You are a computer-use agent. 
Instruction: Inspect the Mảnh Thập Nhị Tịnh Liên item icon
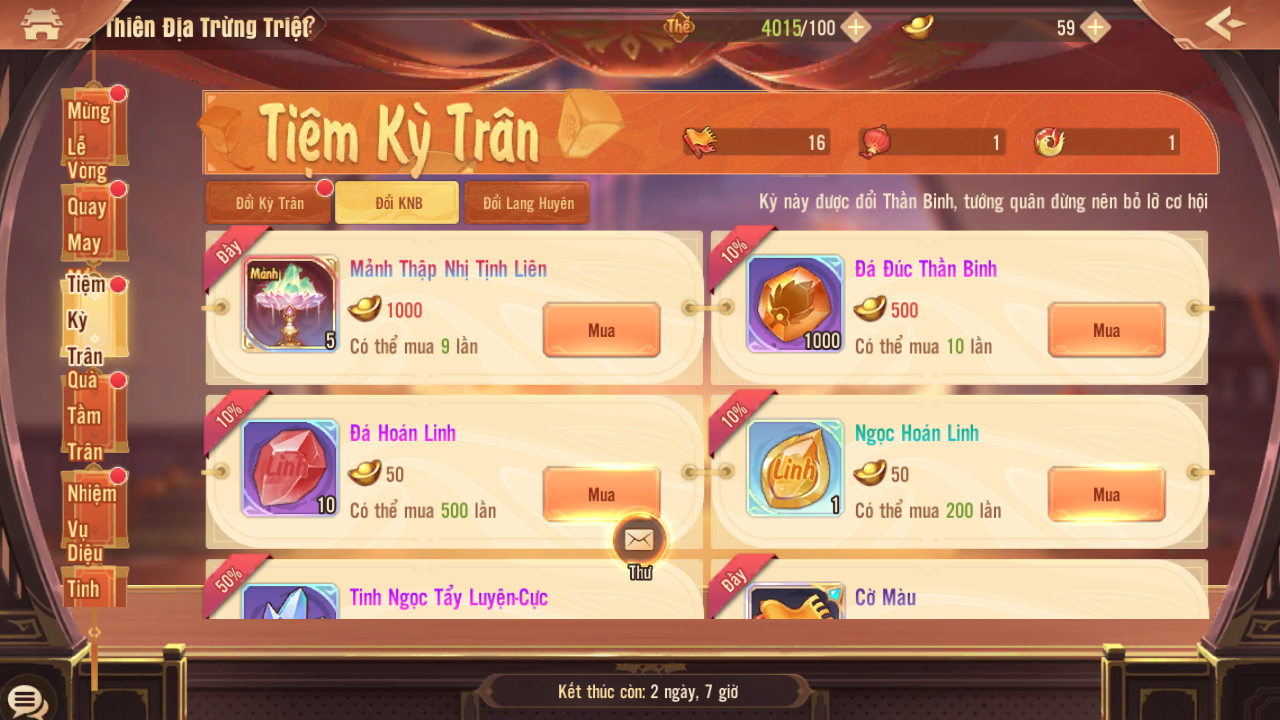pos(290,304)
